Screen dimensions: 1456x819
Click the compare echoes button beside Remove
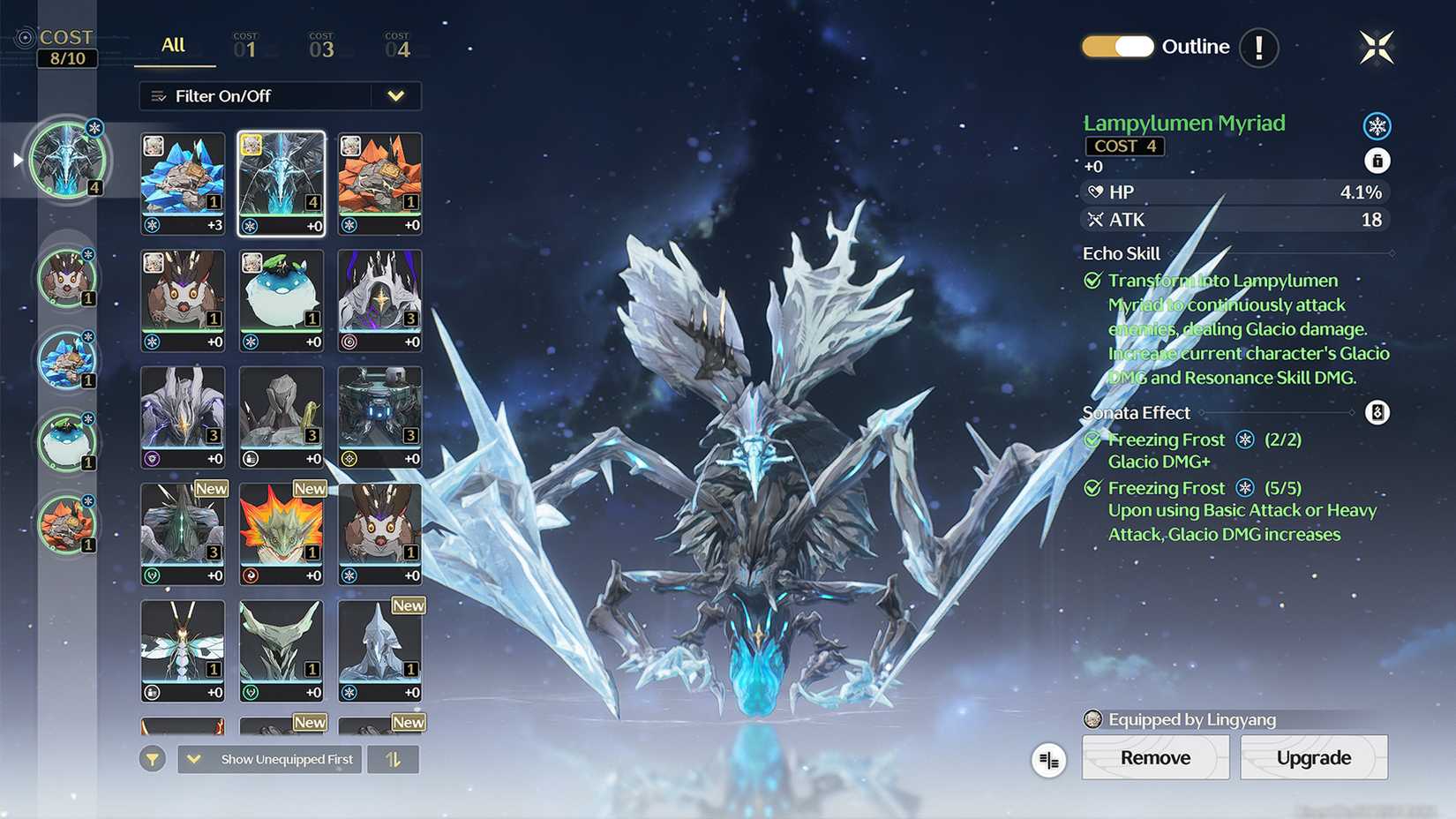(1048, 760)
